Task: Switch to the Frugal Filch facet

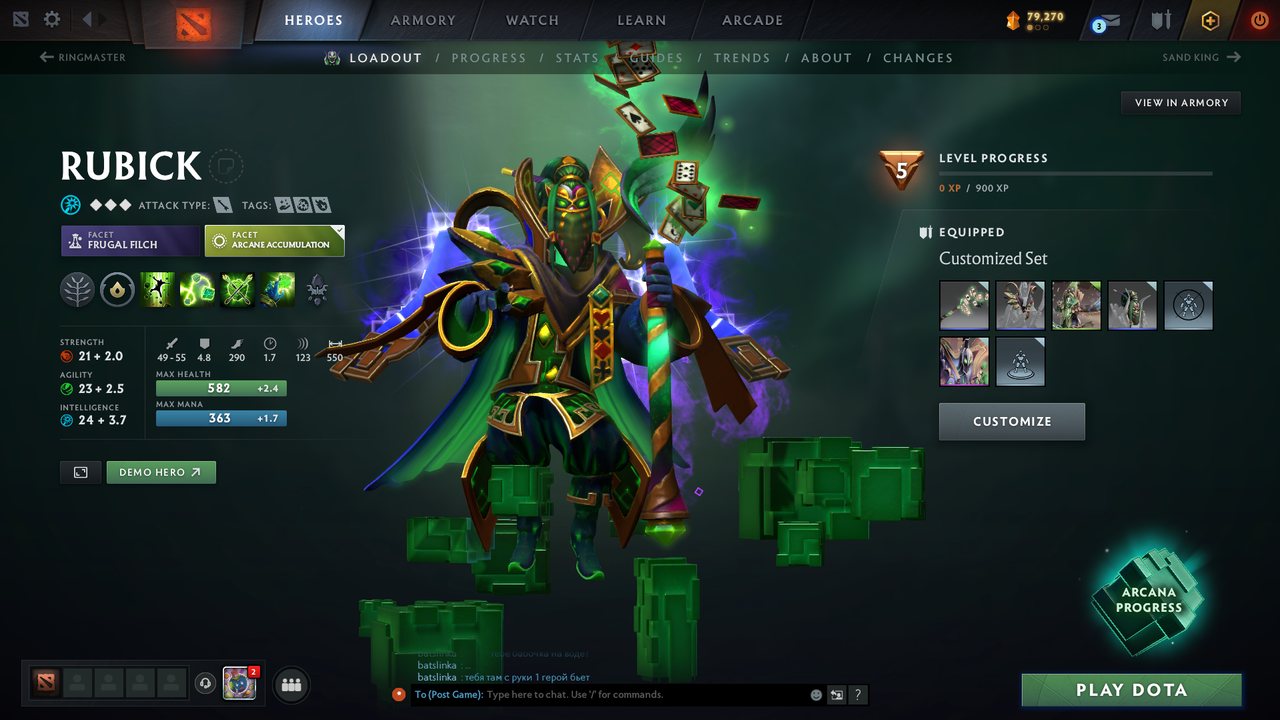Action: 130,240
